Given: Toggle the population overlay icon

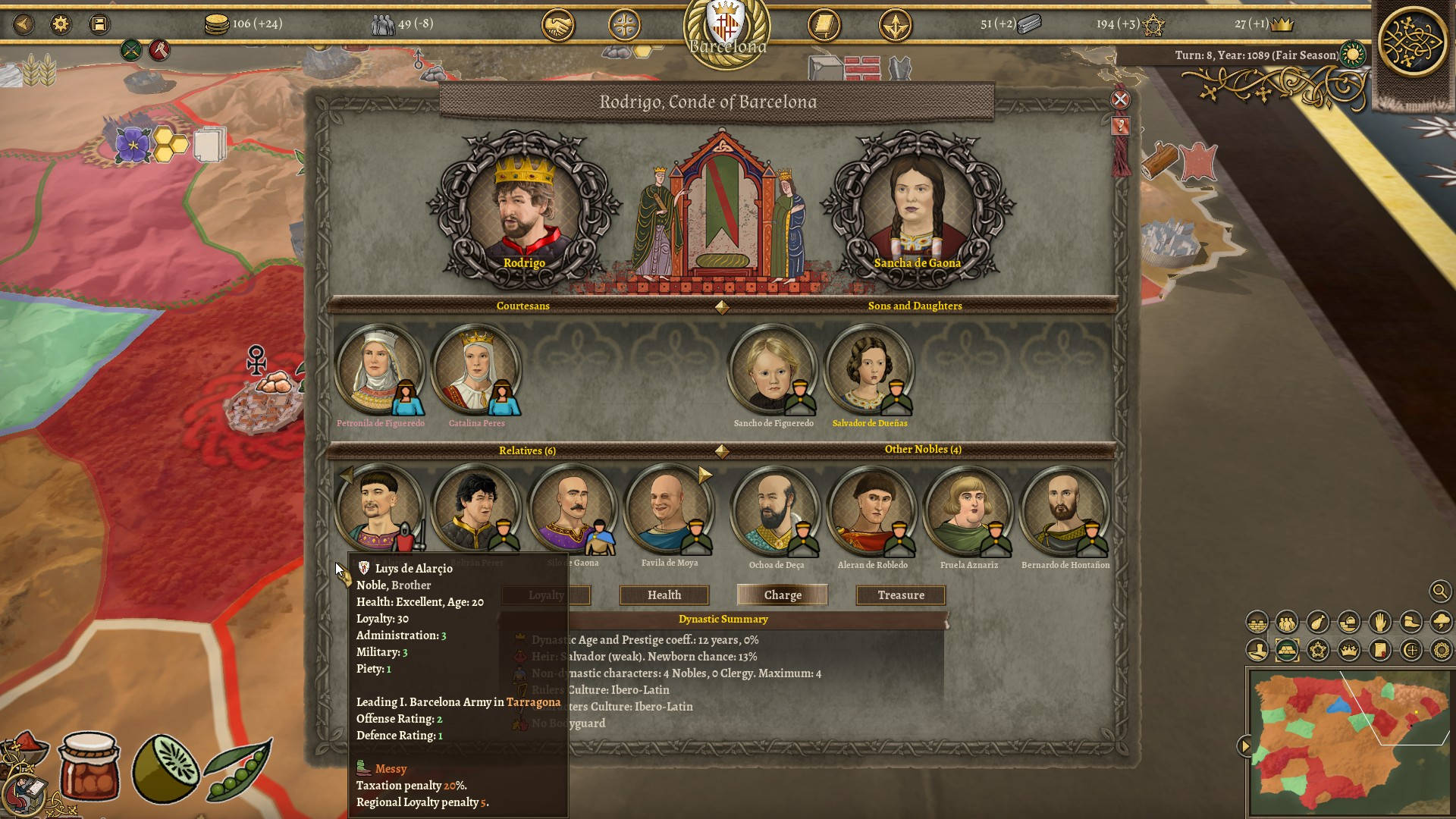Looking at the screenshot, I should click(x=1287, y=623).
